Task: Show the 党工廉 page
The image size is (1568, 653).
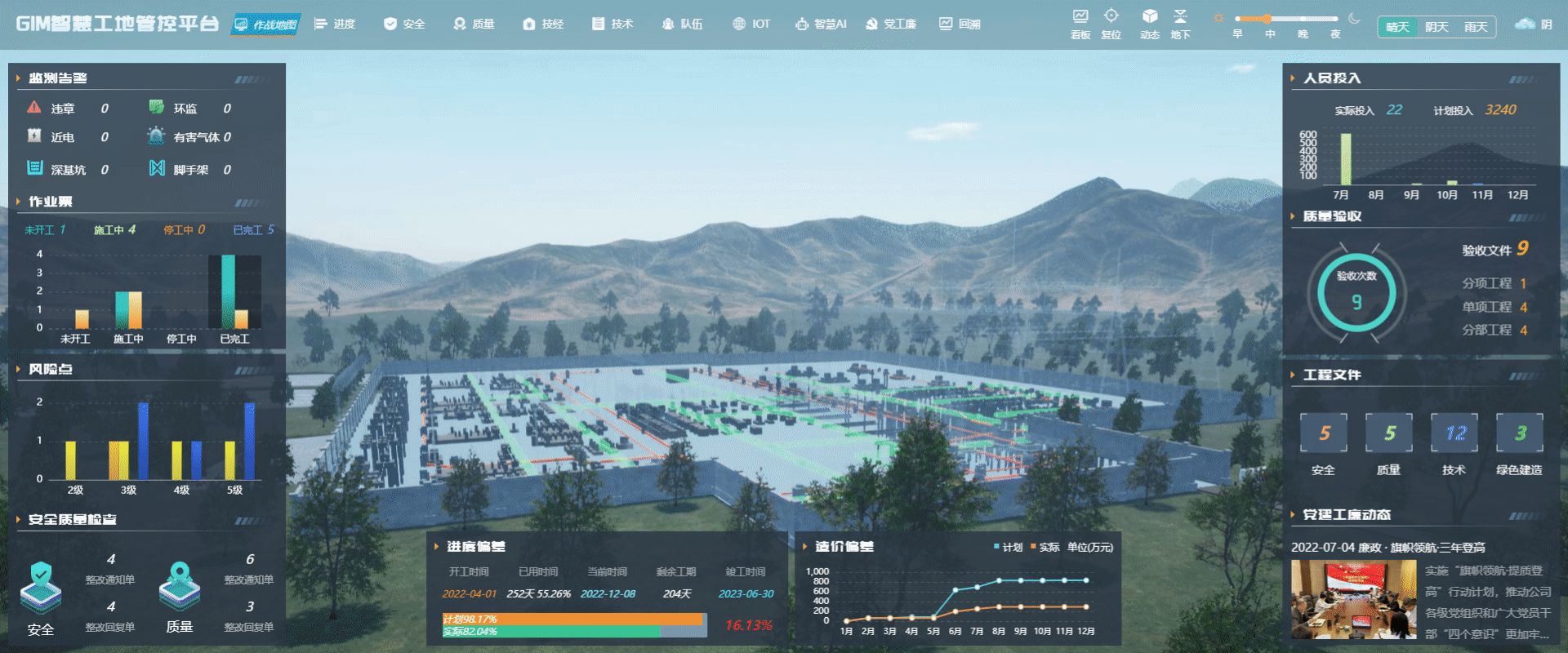Action: pos(891,24)
